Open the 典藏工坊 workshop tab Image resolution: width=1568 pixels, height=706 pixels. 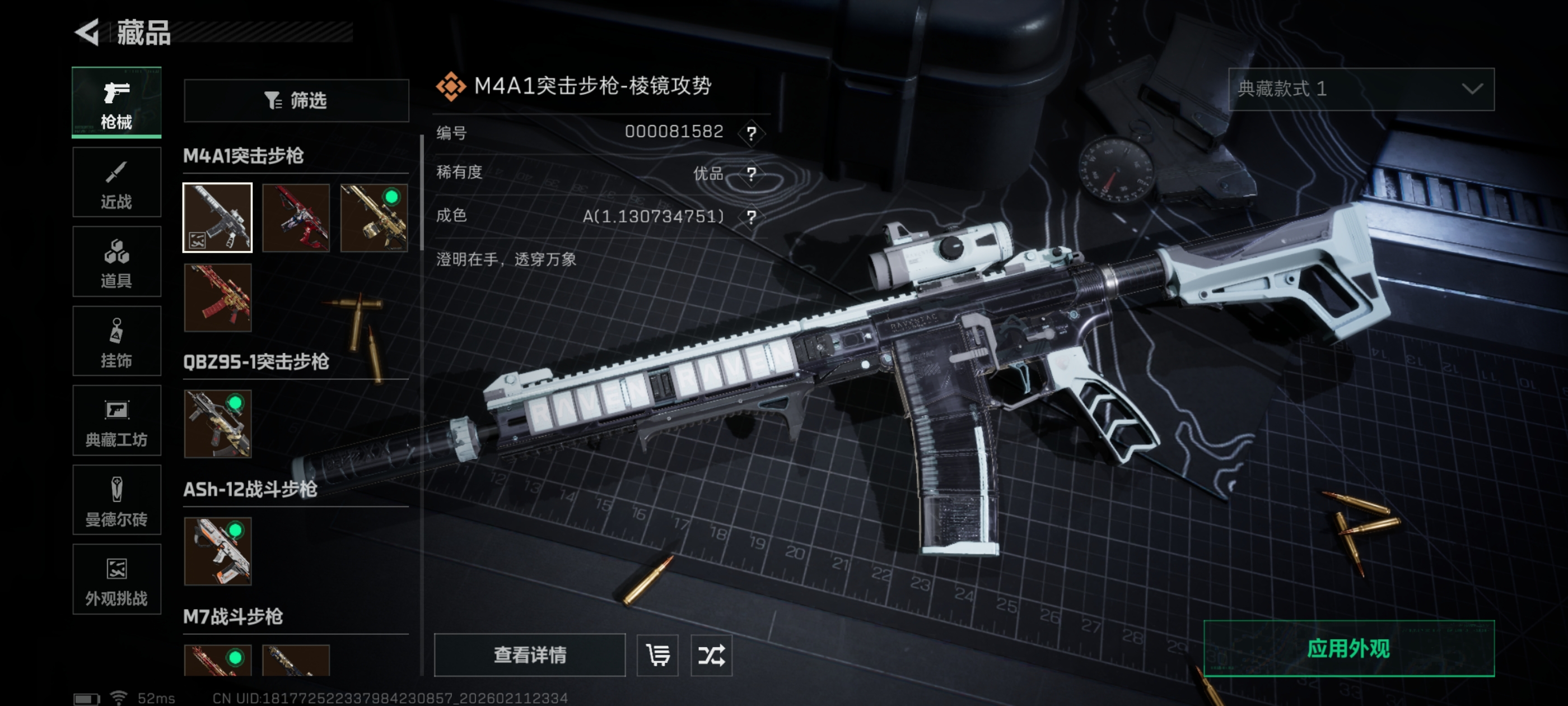click(116, 420)
